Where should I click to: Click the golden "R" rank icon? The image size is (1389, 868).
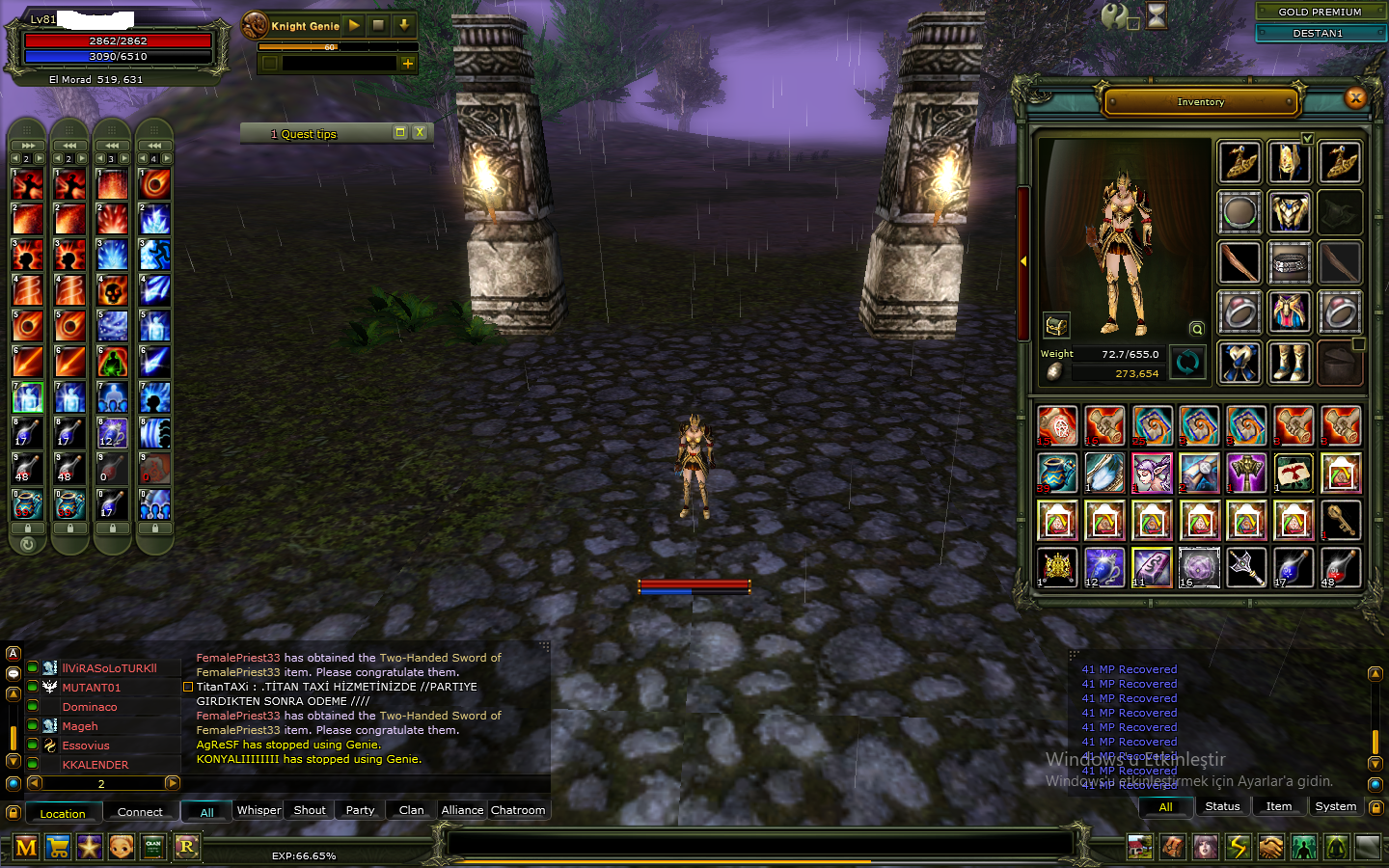point(187,846)
